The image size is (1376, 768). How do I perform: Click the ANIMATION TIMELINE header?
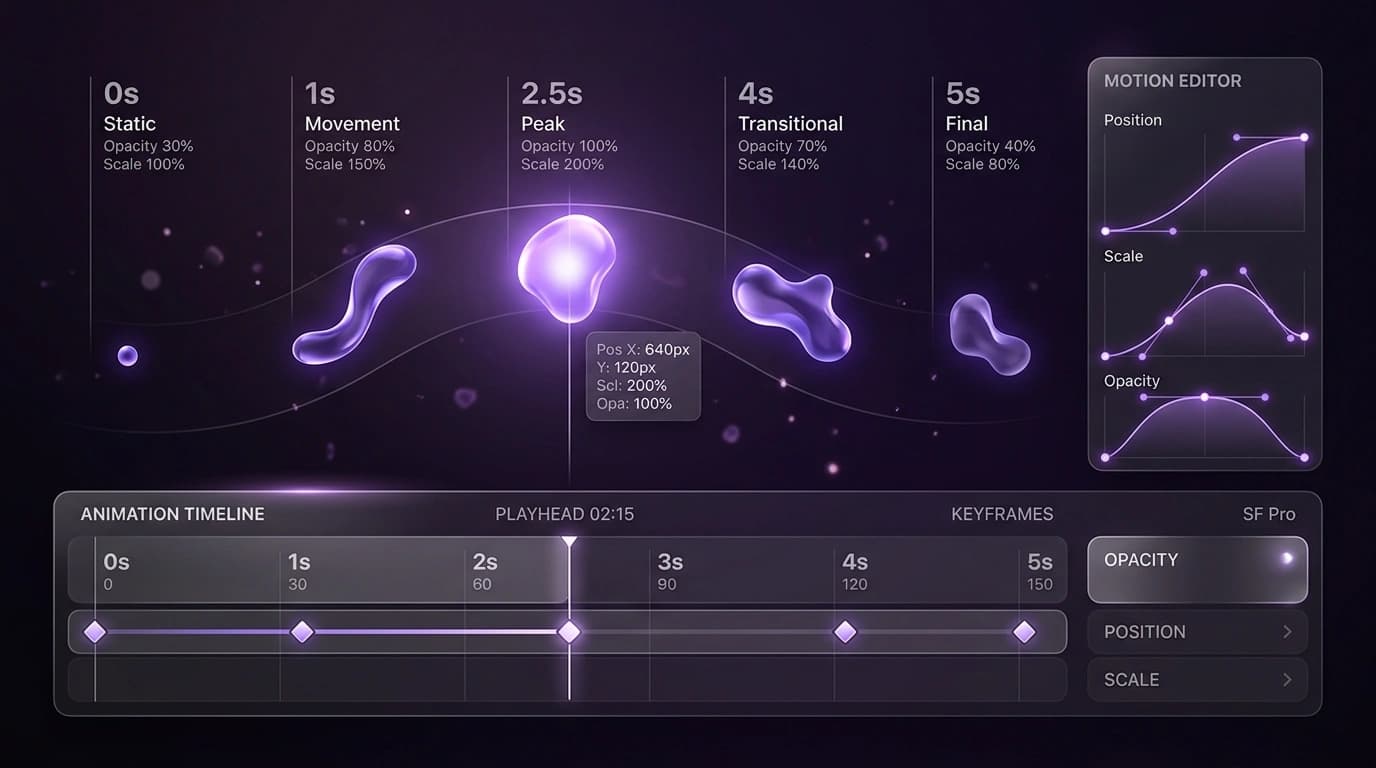pos(172,514)
